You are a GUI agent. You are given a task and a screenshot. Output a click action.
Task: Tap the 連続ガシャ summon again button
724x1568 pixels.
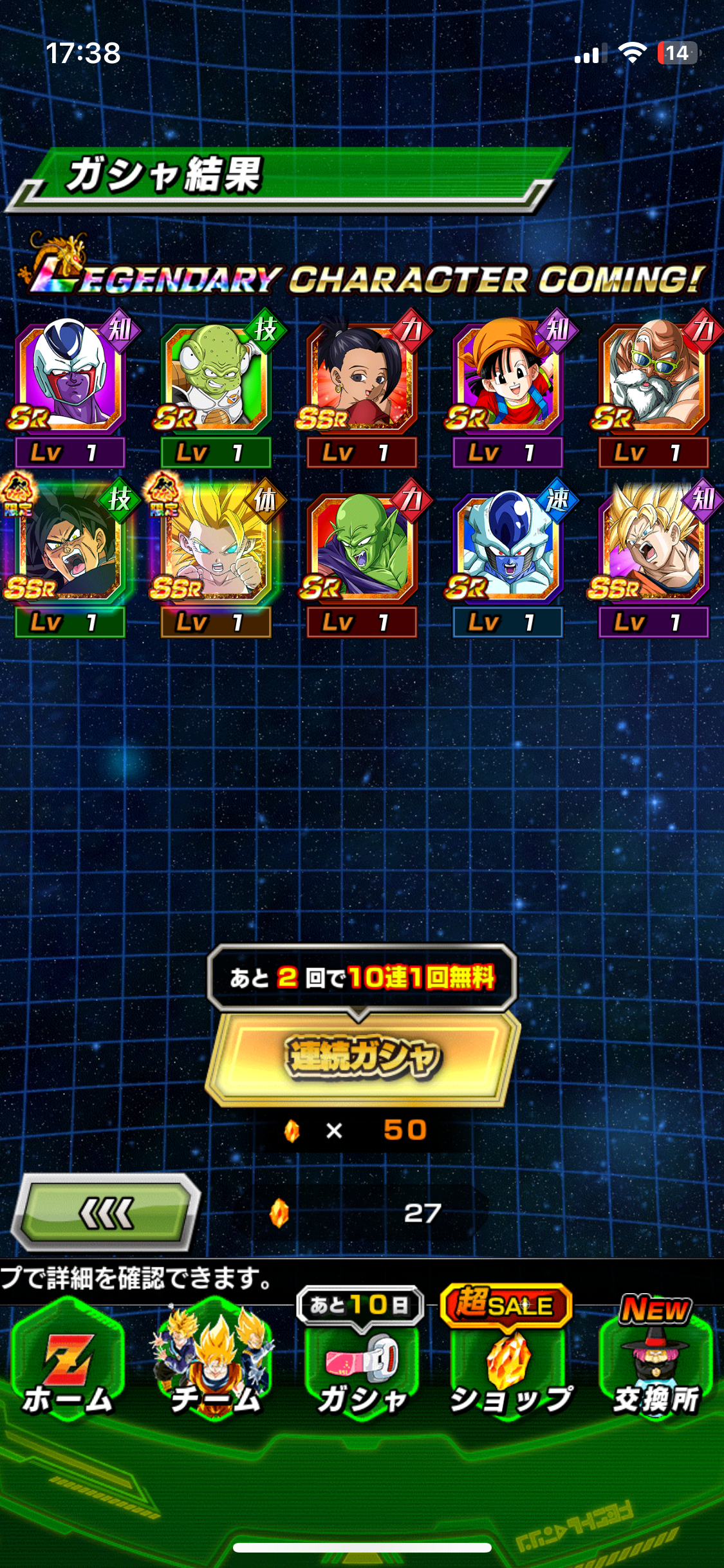(362, 1057)
